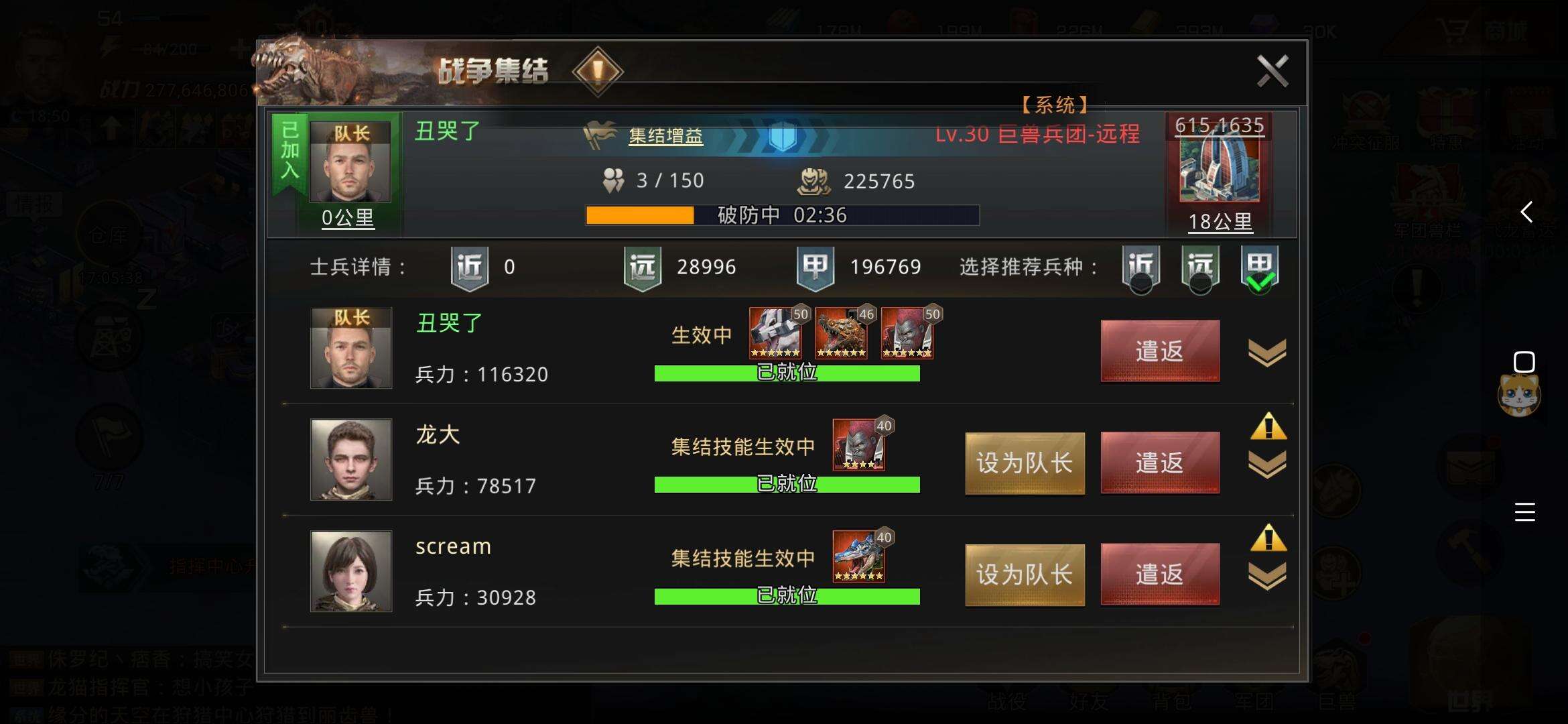Screen dimensions: 1568x724
Task: Click the armored (甲) soldier count icon
Action: click(814, 266)
